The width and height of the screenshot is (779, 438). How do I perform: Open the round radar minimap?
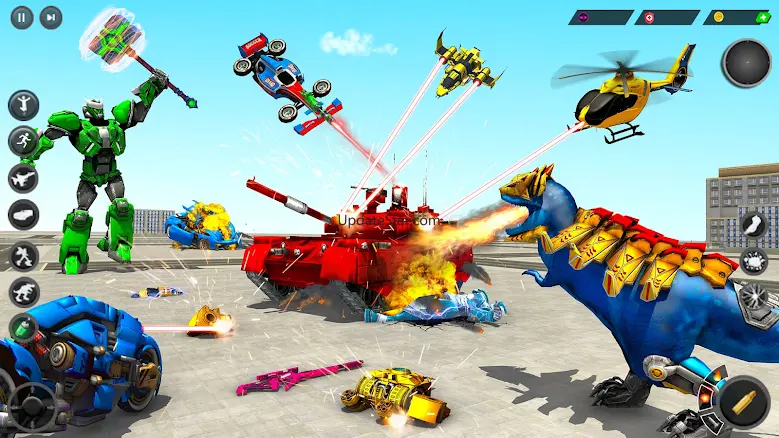tap(746, 63)
